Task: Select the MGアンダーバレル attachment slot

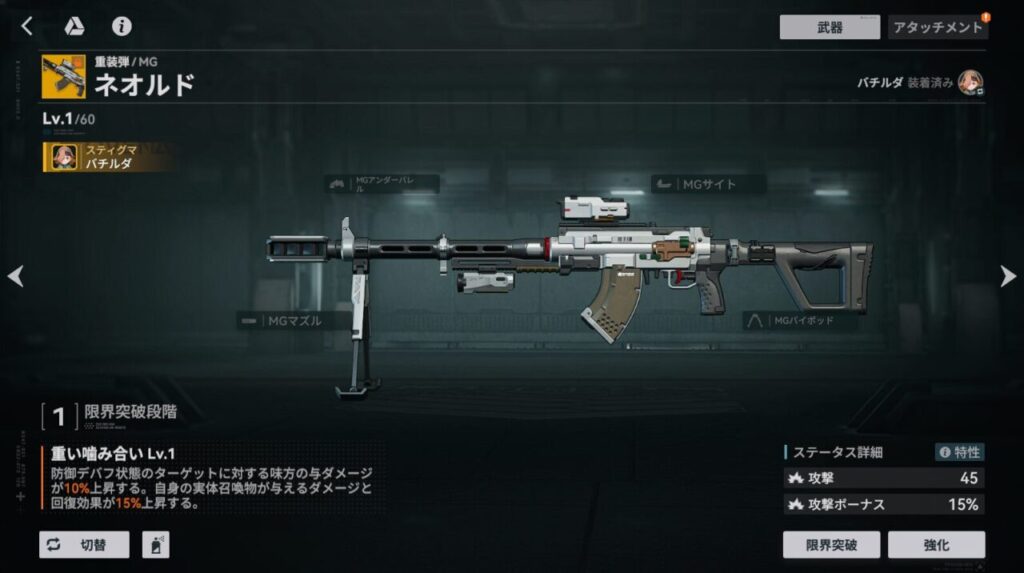Action: (x=382, y=184)
